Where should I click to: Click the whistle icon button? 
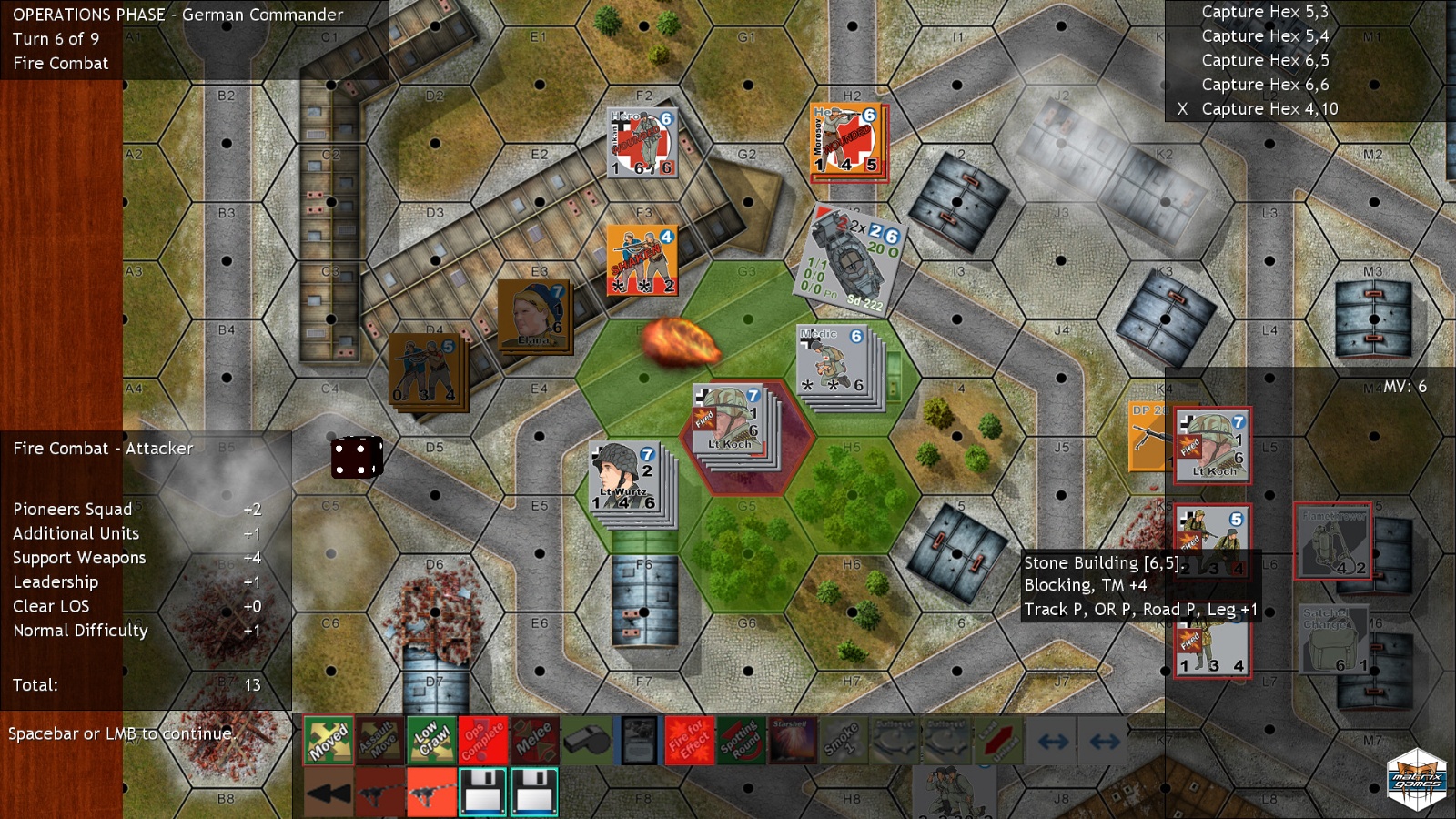coord(586,740)
